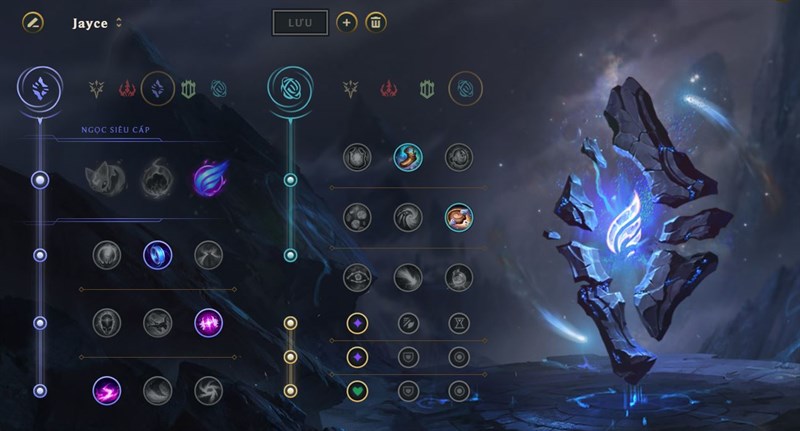Switch primary path to red Domination tree
The width and height of the screenshot is (800, 431).
pyautogui.click(x=128, y=89)
